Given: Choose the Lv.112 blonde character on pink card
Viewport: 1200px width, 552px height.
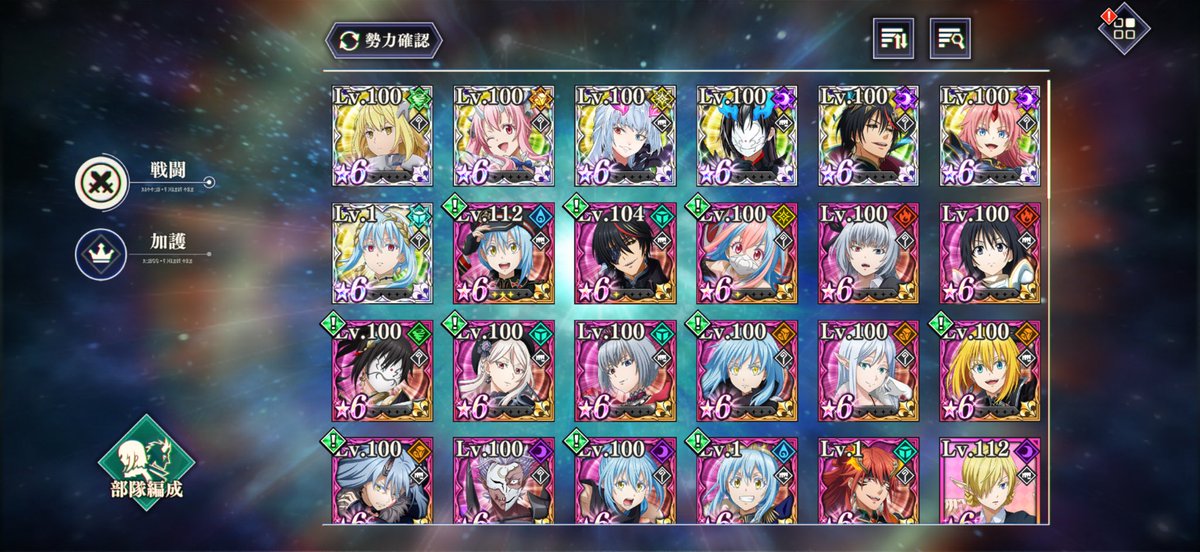Looking at the screenshot, I should click(x=989, y=481).
